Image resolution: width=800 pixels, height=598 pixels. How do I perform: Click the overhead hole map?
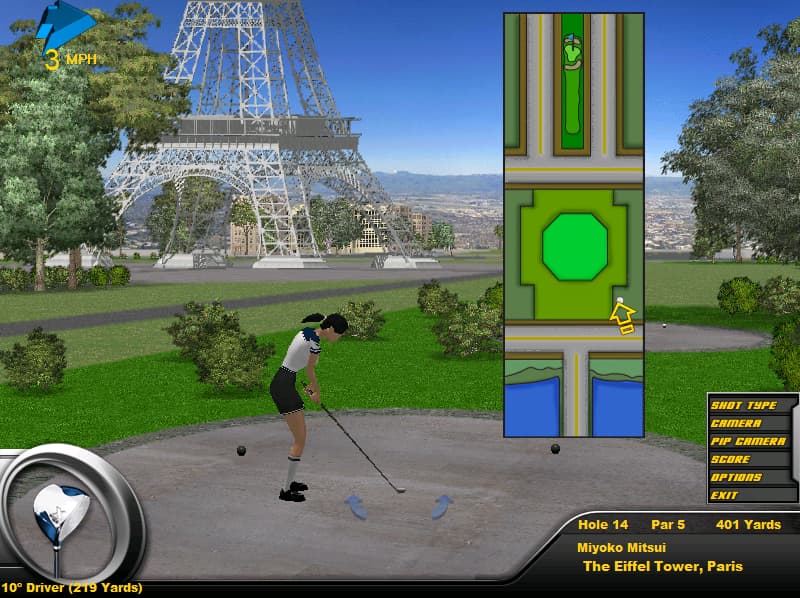pyautogui.click(x=573, y=225)
